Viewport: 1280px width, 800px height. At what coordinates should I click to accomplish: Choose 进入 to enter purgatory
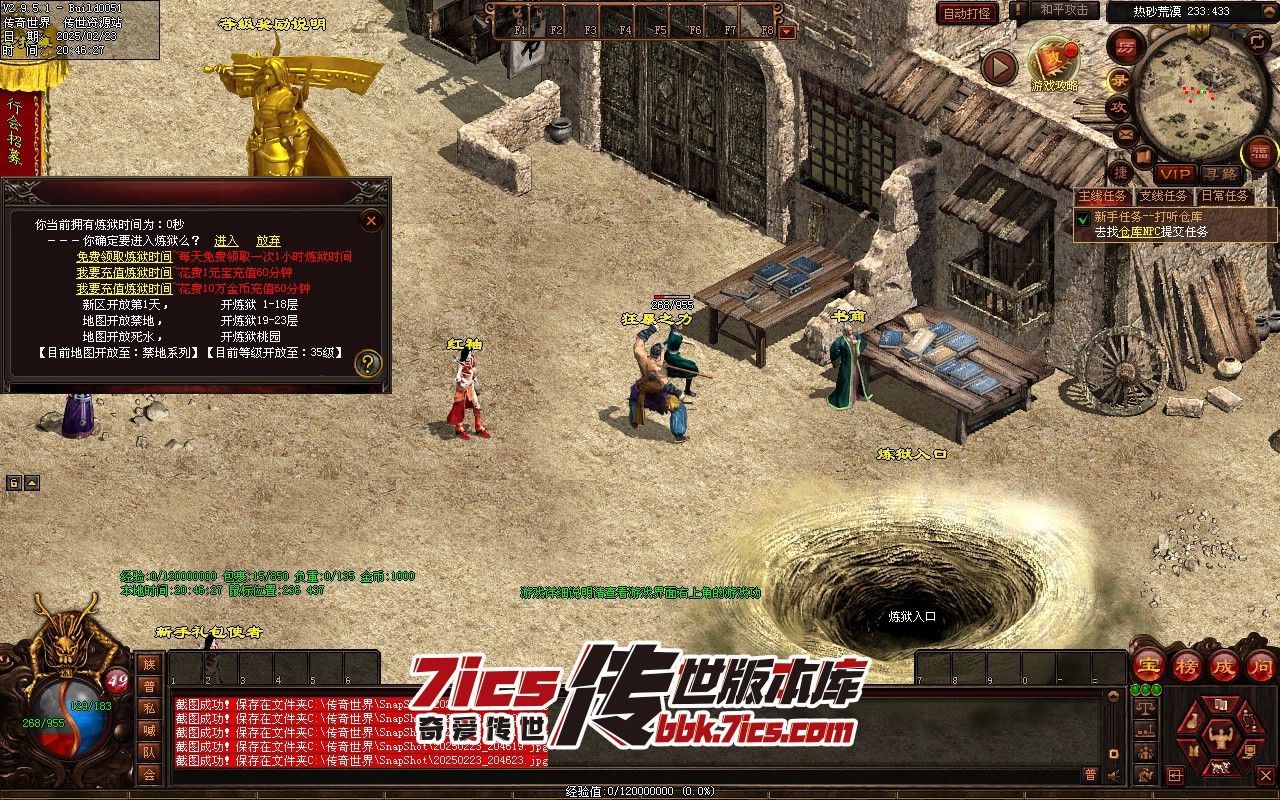click(x=226, y=241)
